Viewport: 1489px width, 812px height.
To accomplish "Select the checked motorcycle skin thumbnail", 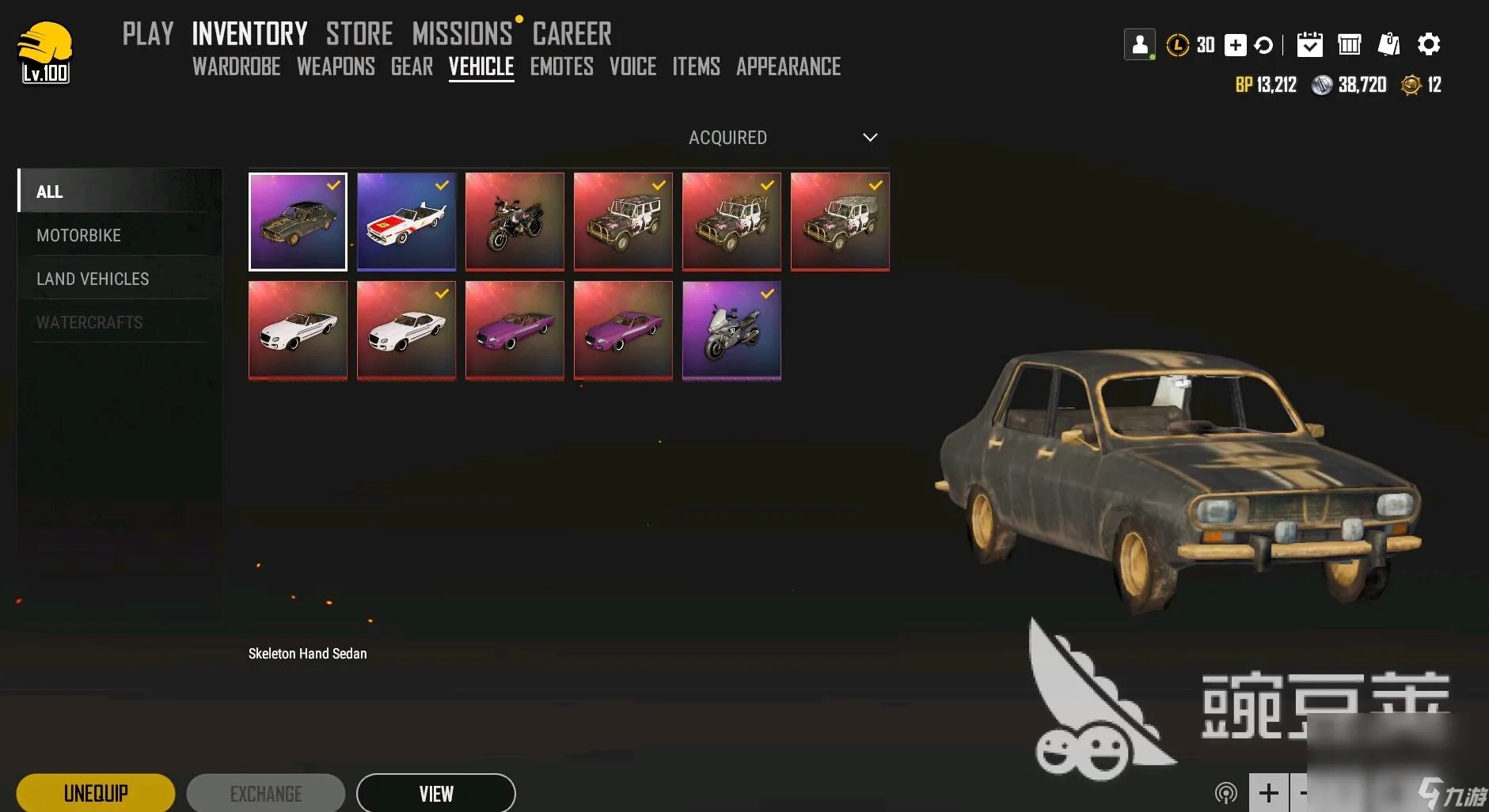I will coord(731,330).
